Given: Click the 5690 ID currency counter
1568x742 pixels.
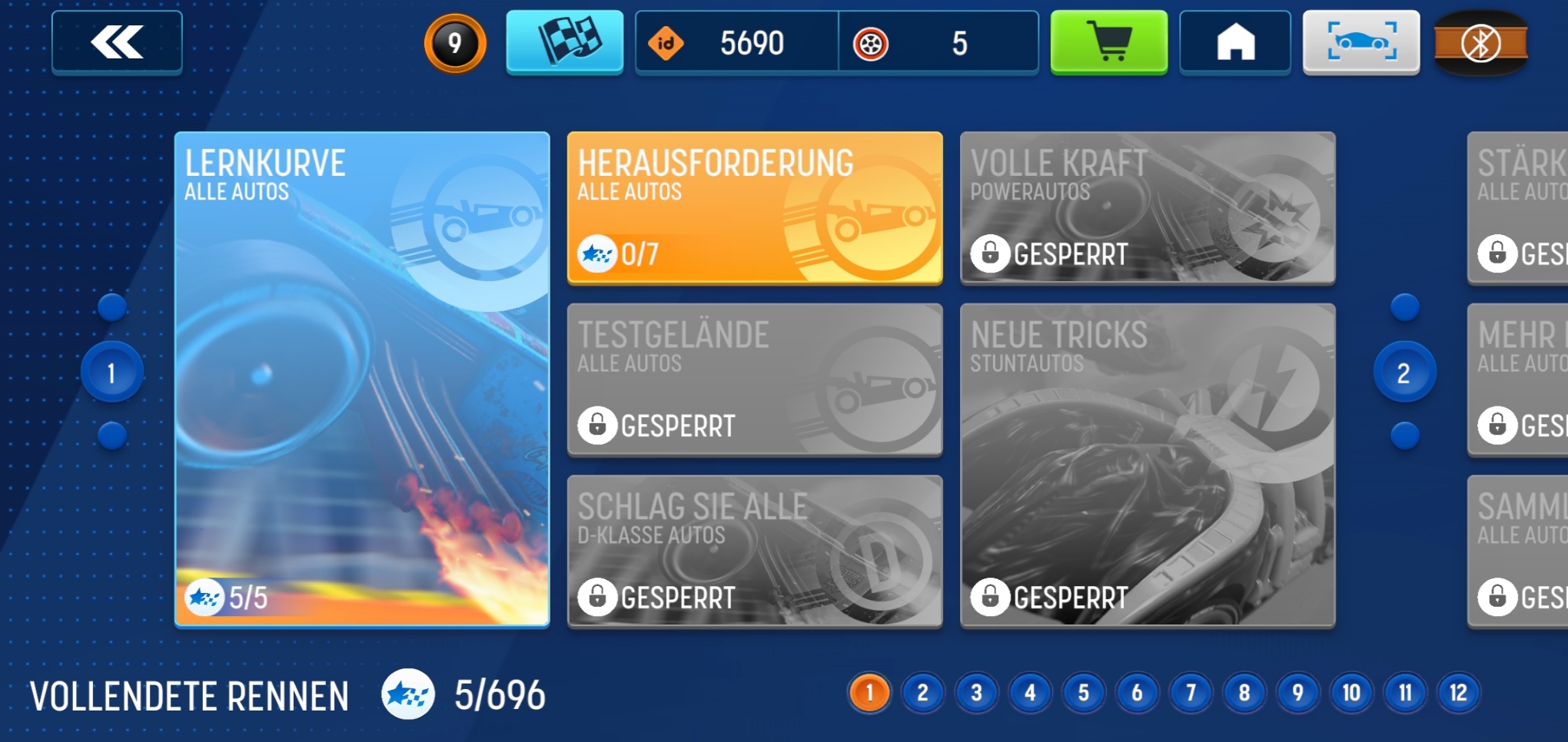Looking at the screenshot, I should (x=736, y=43).
